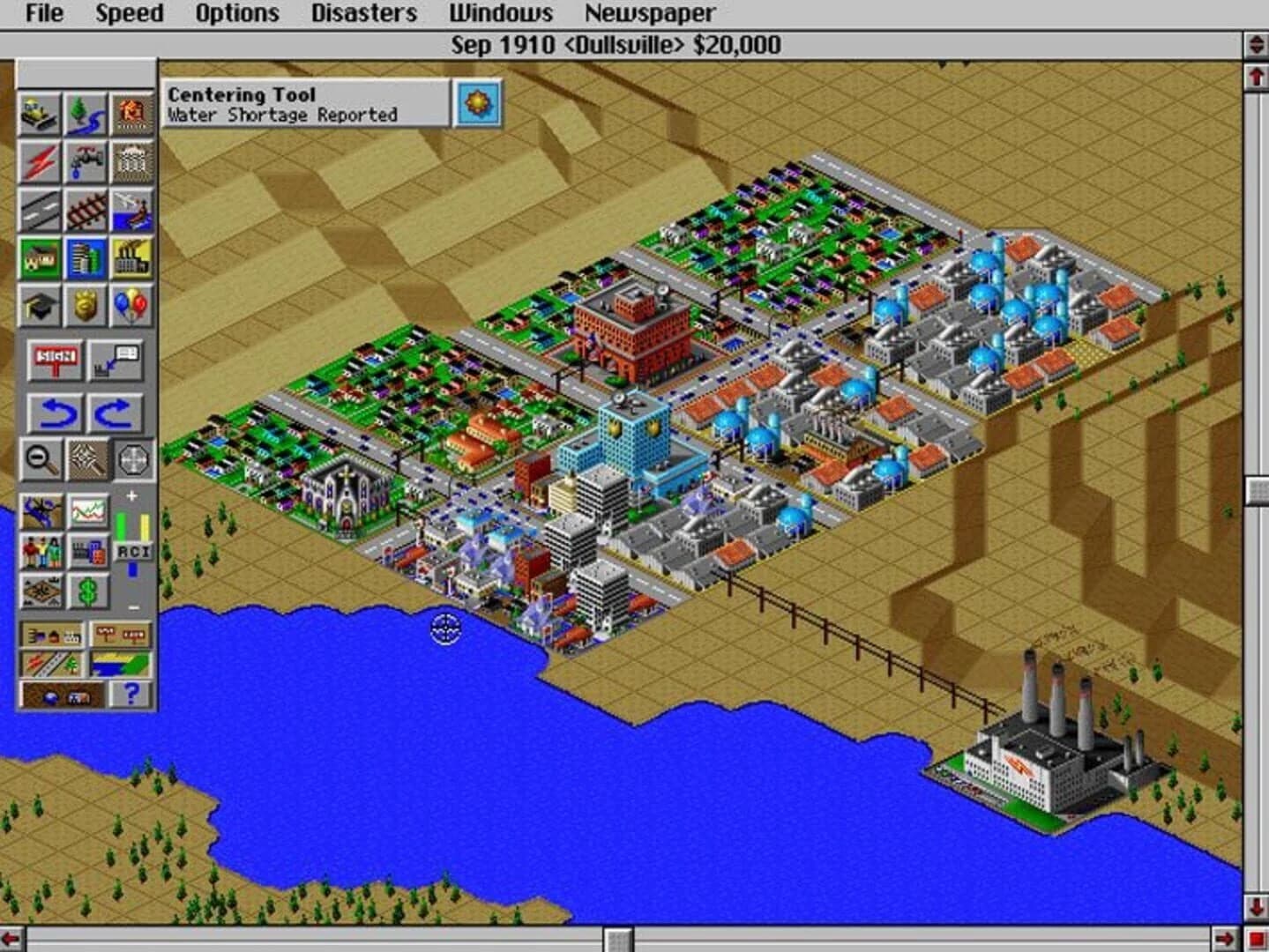Open the Speed menu
1269x952 pixels.
130,13
